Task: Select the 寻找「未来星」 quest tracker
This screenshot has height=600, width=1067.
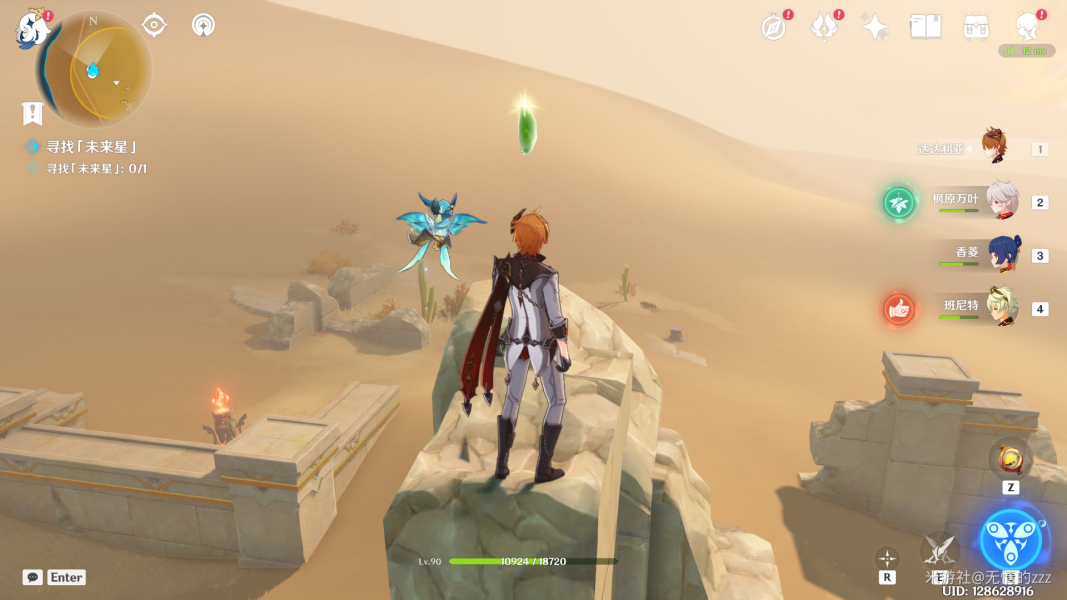Action: [x=91, y=147]
